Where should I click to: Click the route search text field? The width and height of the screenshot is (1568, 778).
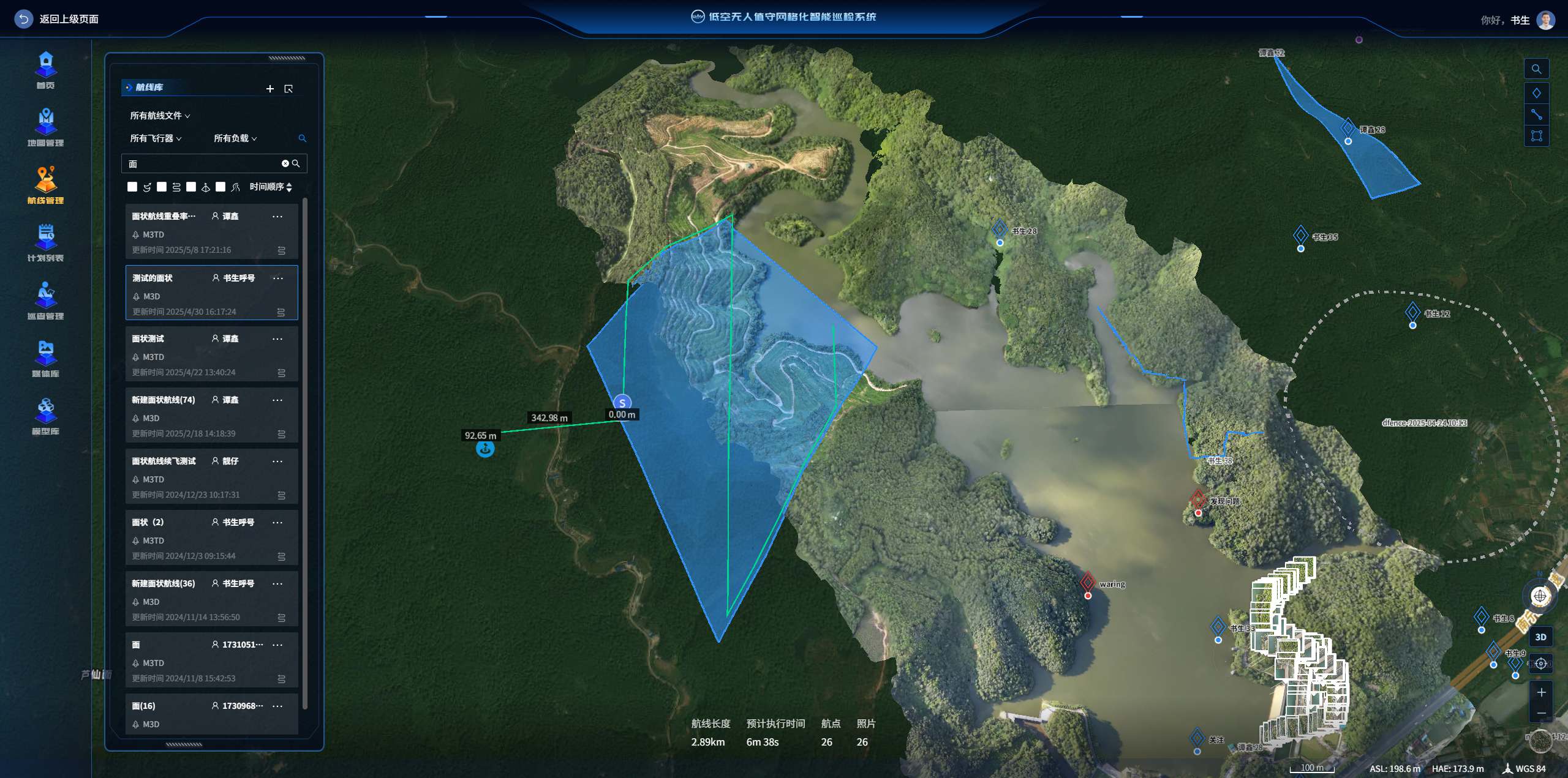[x=202, y=164]
